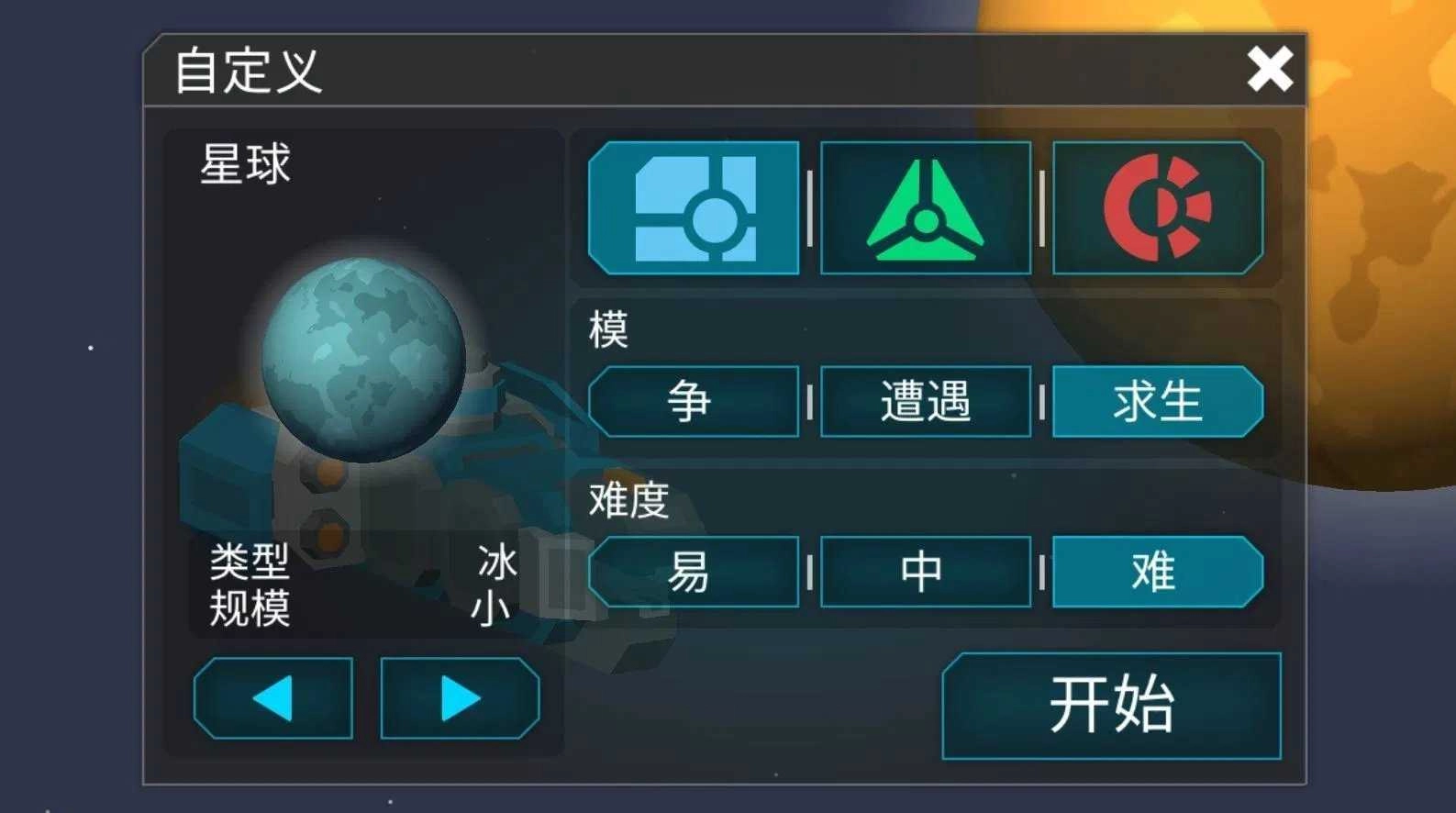This screenshot has width=1456, height=813.
Task: Click the left arrow to change planet
Action: pyautogui.click(x=272, y=697)
